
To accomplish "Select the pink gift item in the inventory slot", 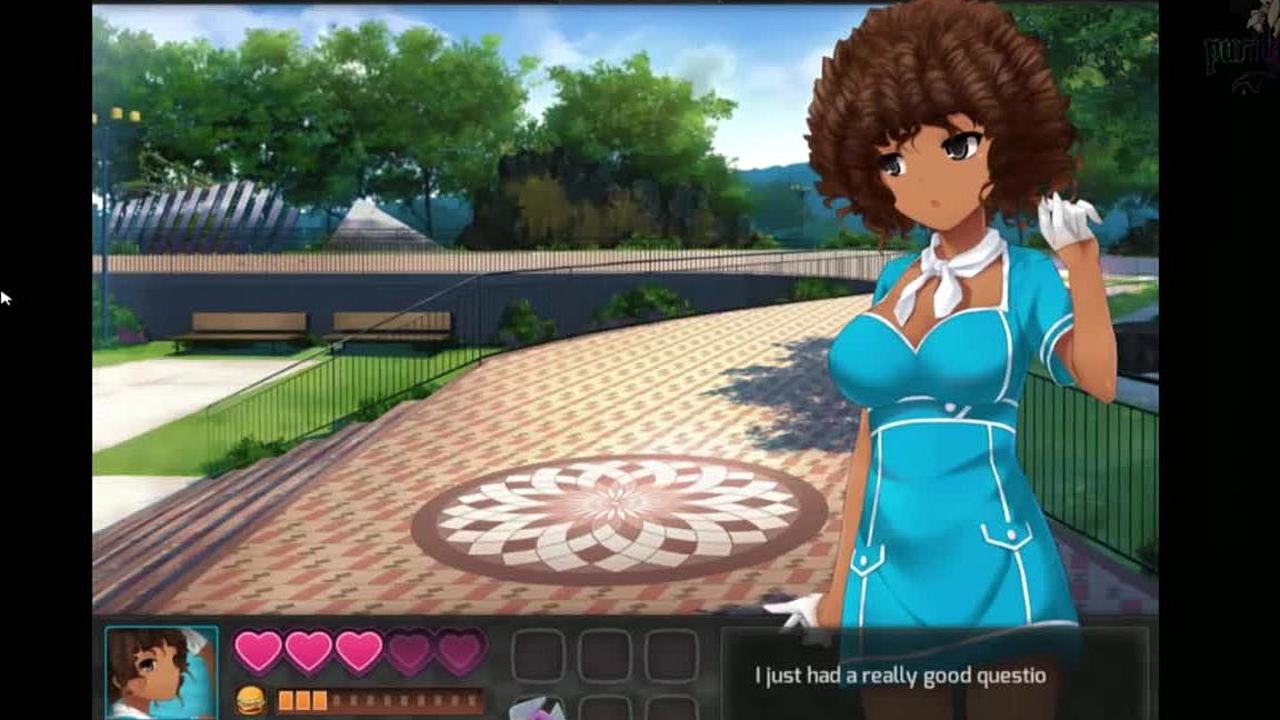I will click(x=537, y=709).
